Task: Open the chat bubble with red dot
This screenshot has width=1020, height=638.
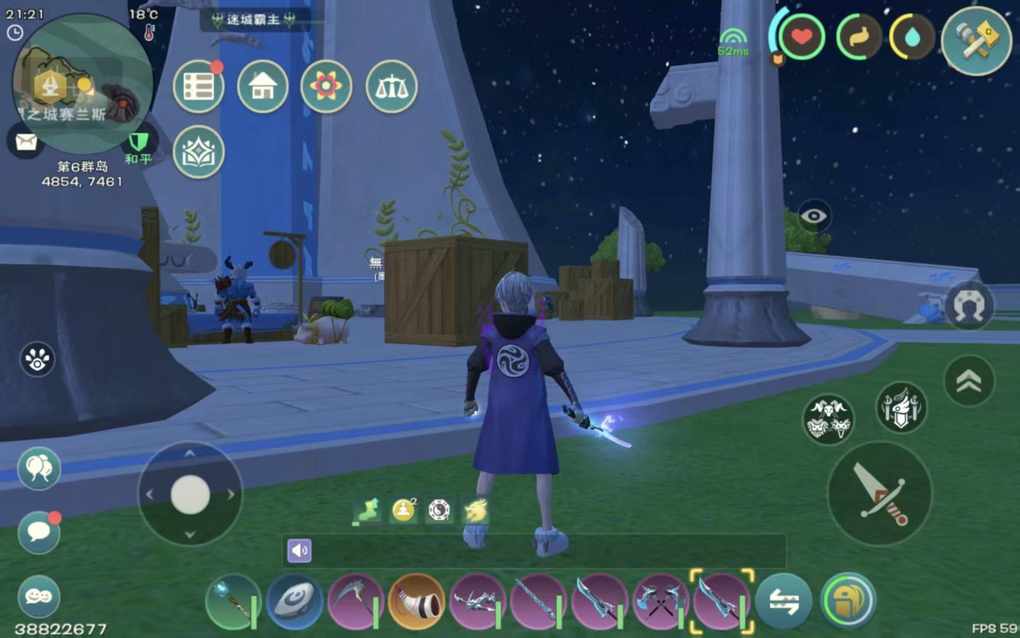Action: coord(39,531)
